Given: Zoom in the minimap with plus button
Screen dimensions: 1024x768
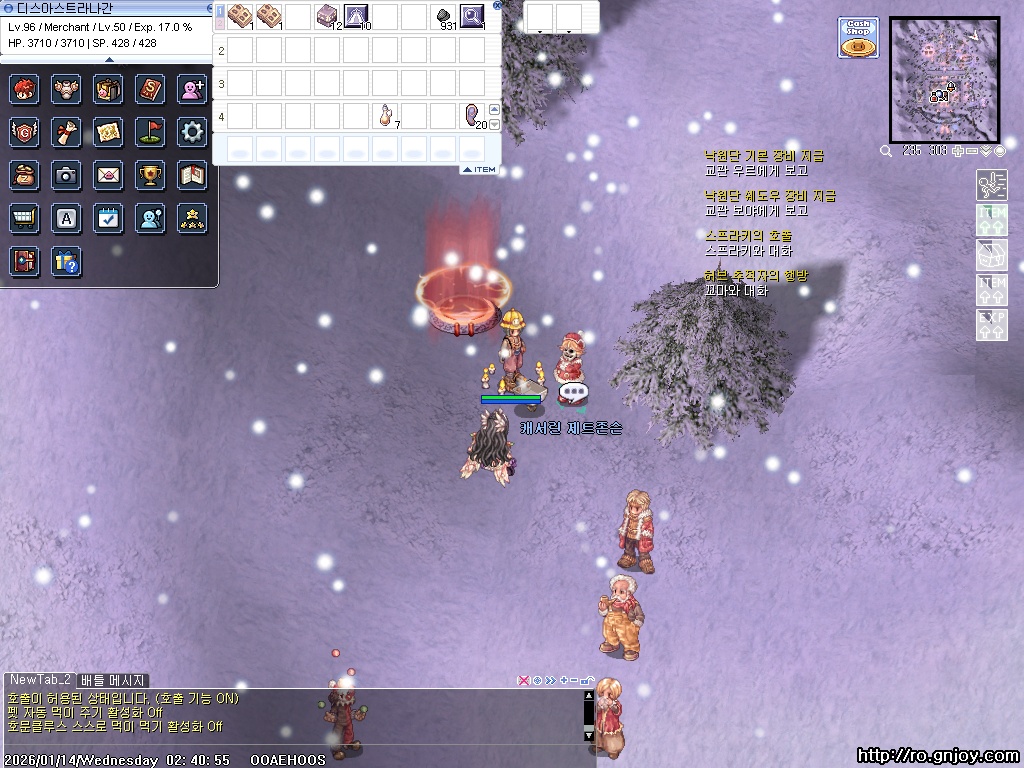Looking at the screenshot, I should pos(956,151).
